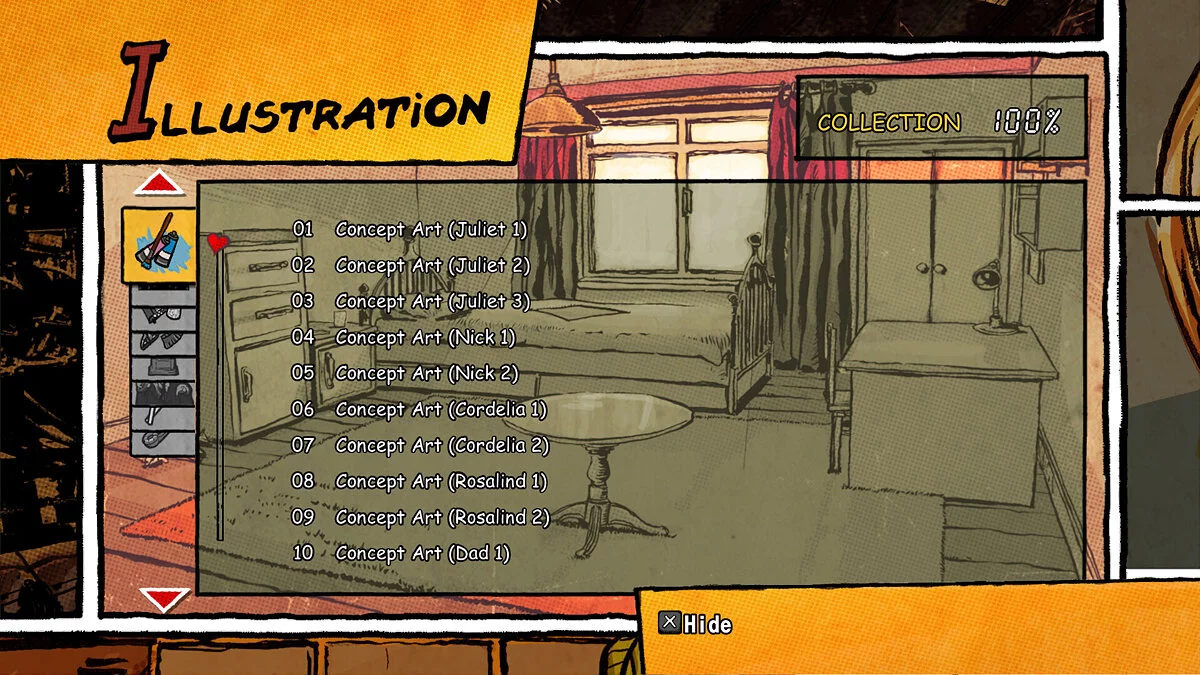This screenshot has width=1200, height=675.
Task: Click the red down arrow below categories
Action: (x=163, y=599)
